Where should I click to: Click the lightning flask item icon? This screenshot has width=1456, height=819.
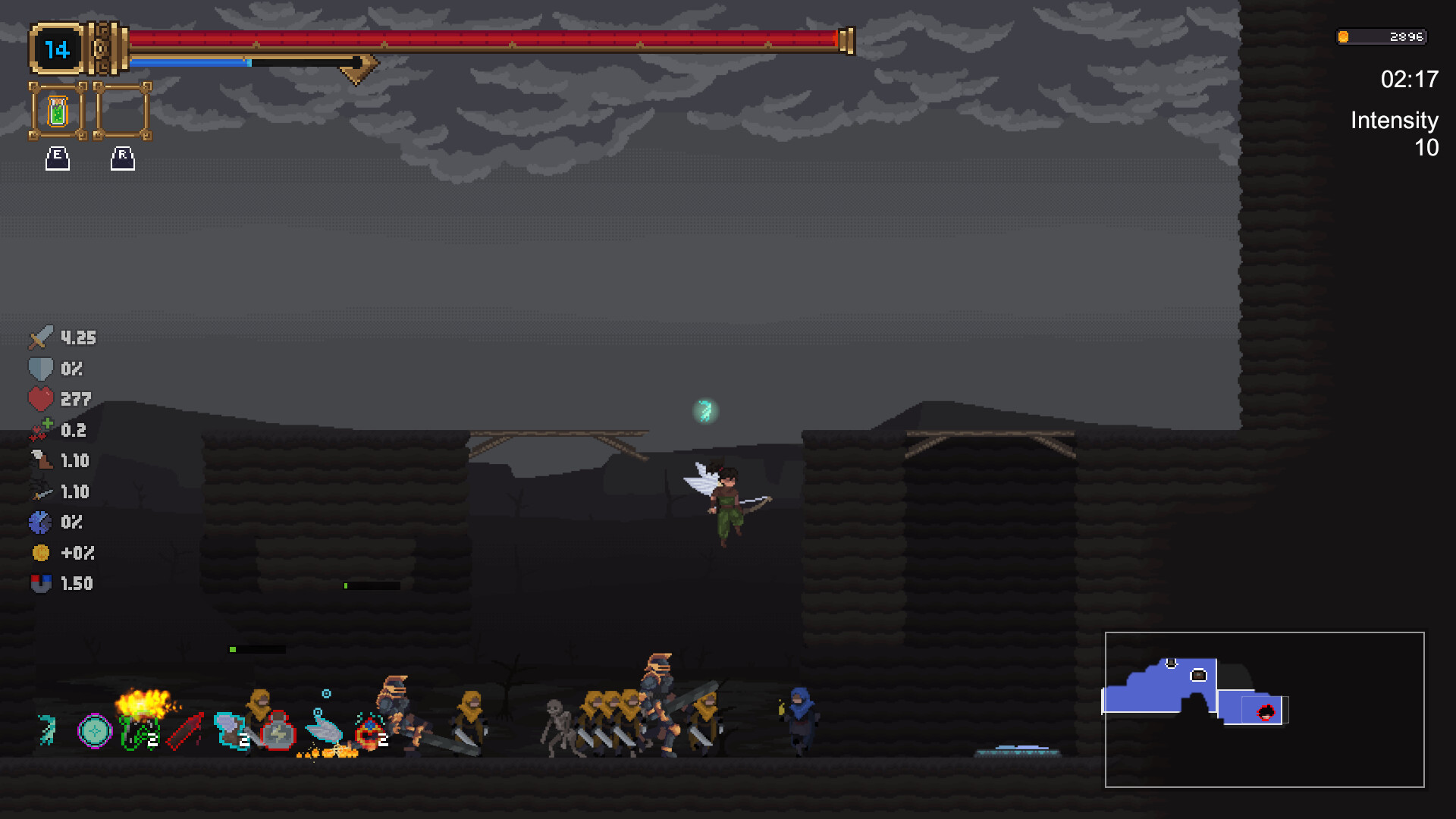277,730
